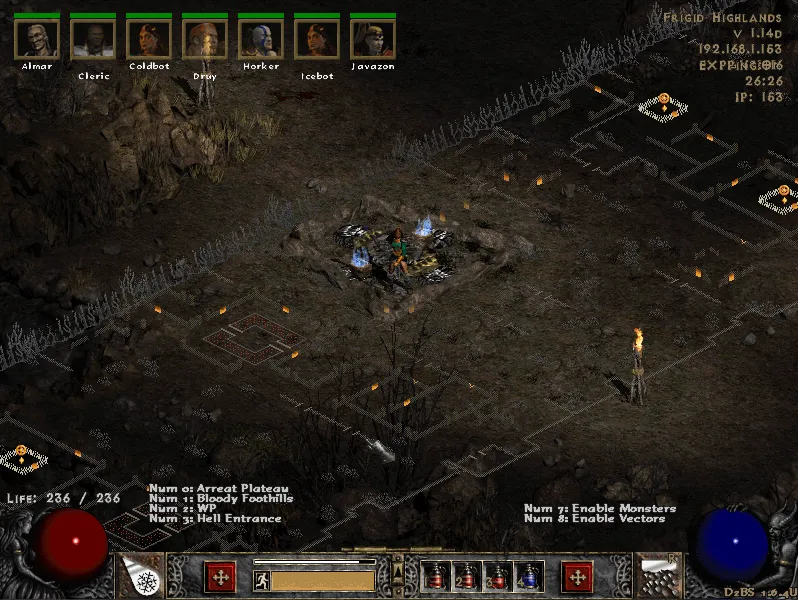Screen dimensions: 798x600
Task: Use the first red healing potion in belt
Action: tap(436, 577)
